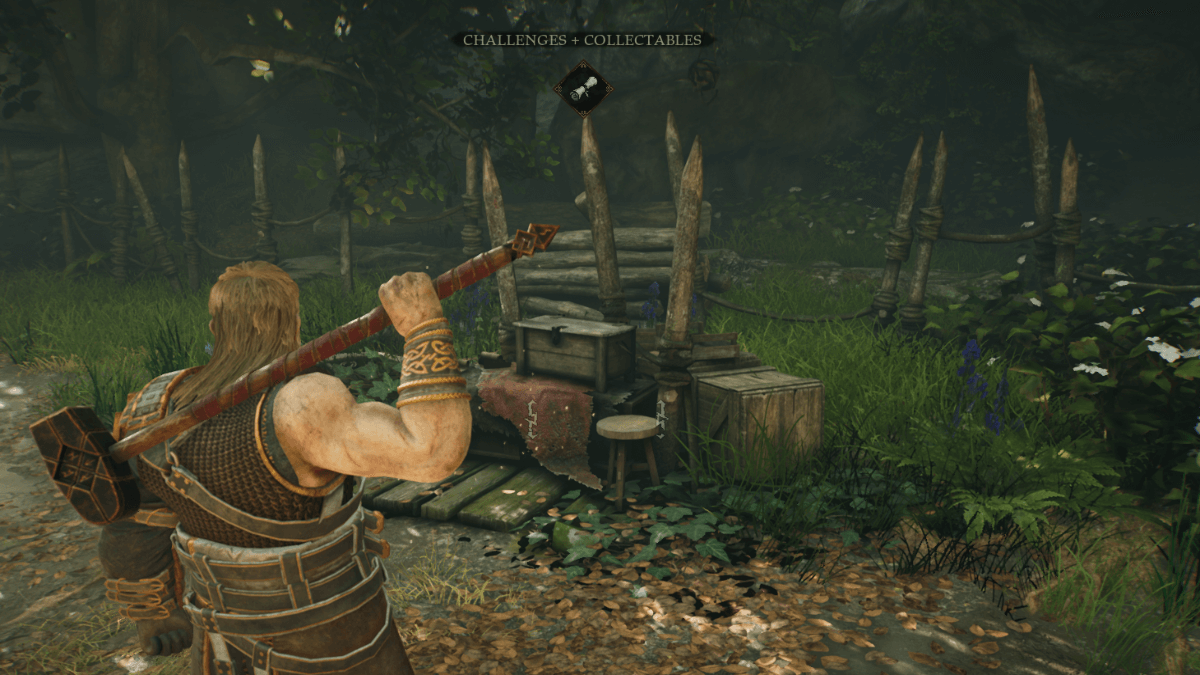This screenshot has height=675, width=1200.
Task: Open the Challenges + Collectables header
Action: point(583,40)
